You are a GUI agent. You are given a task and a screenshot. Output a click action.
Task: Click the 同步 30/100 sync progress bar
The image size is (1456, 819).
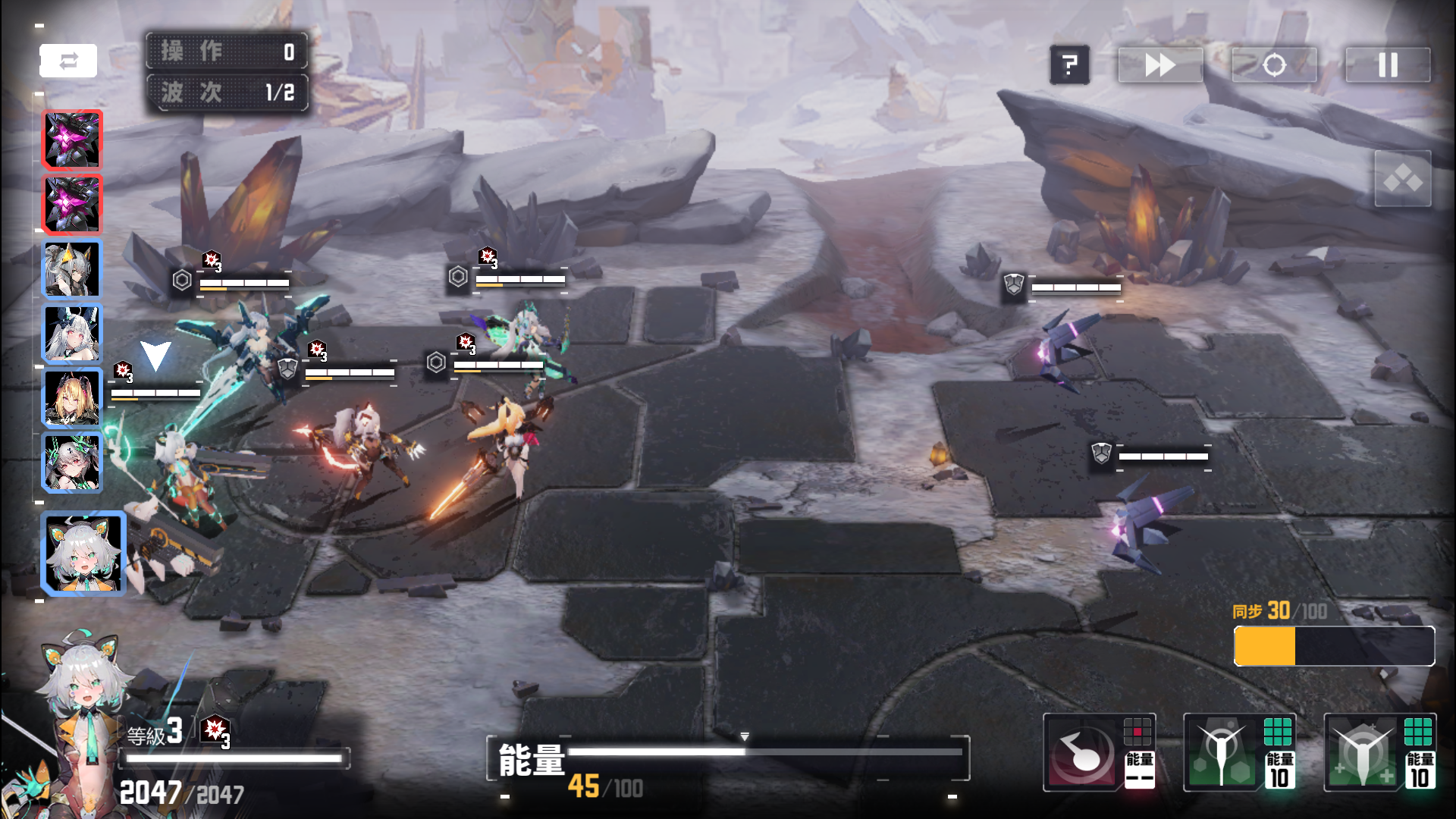[1333, 646]
